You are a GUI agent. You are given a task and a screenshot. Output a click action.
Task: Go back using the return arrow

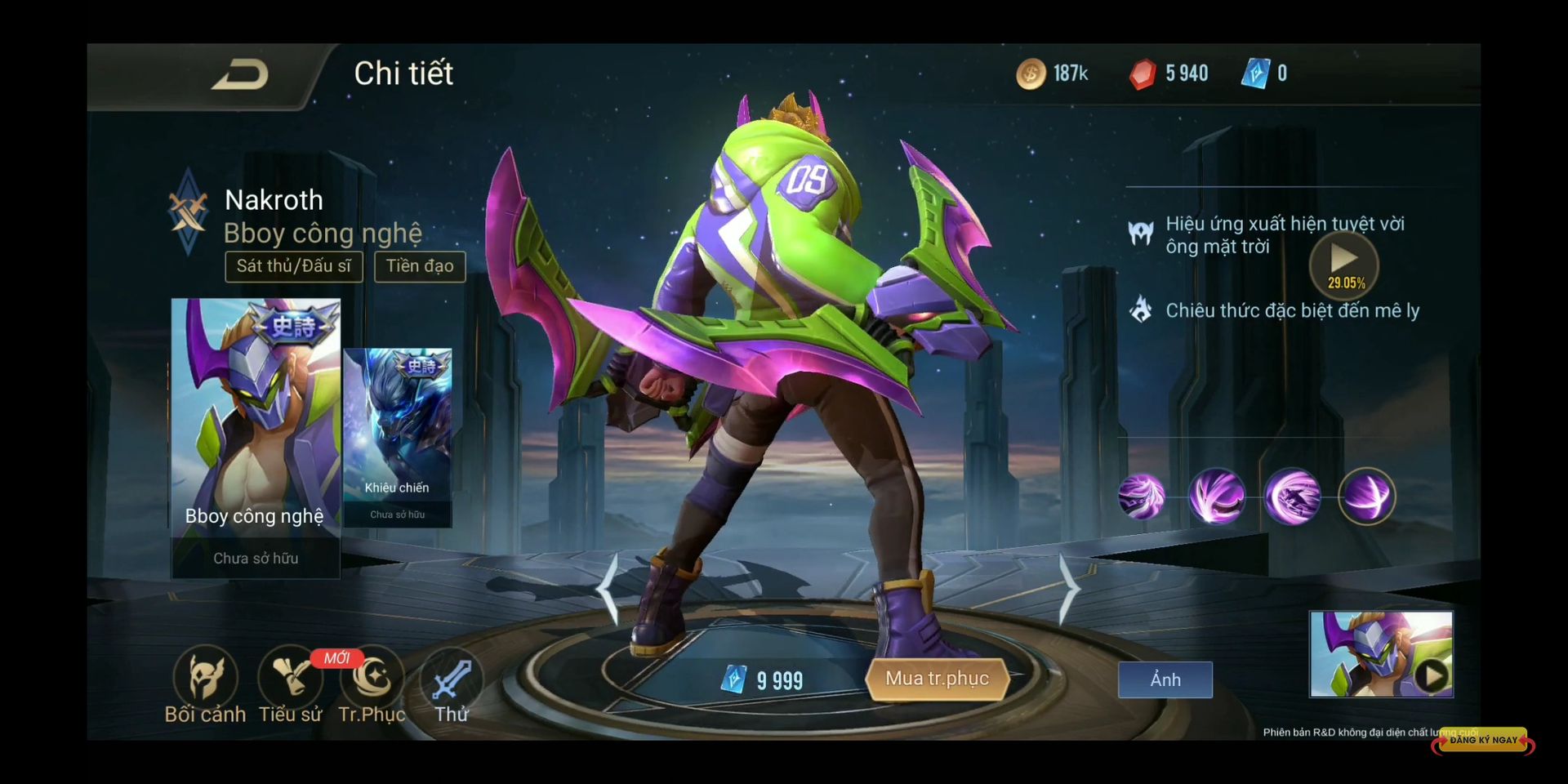(240, 75)
